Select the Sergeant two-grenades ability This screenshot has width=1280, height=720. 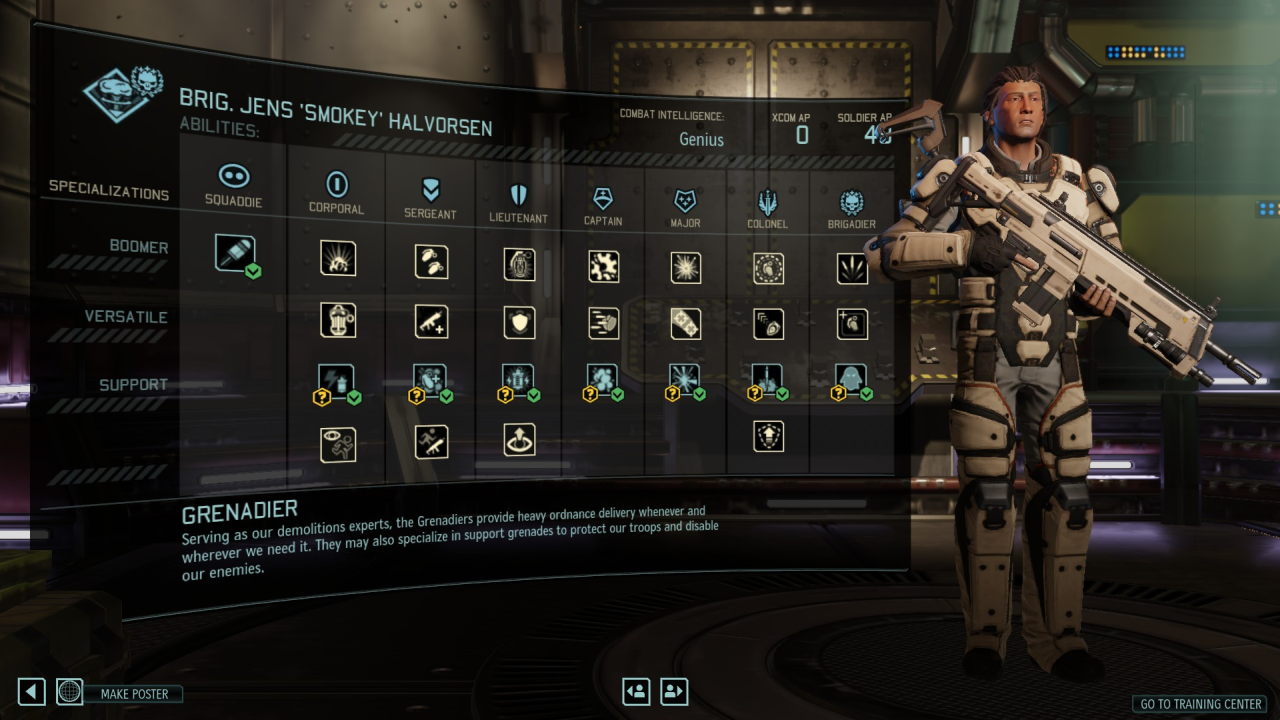431,261
